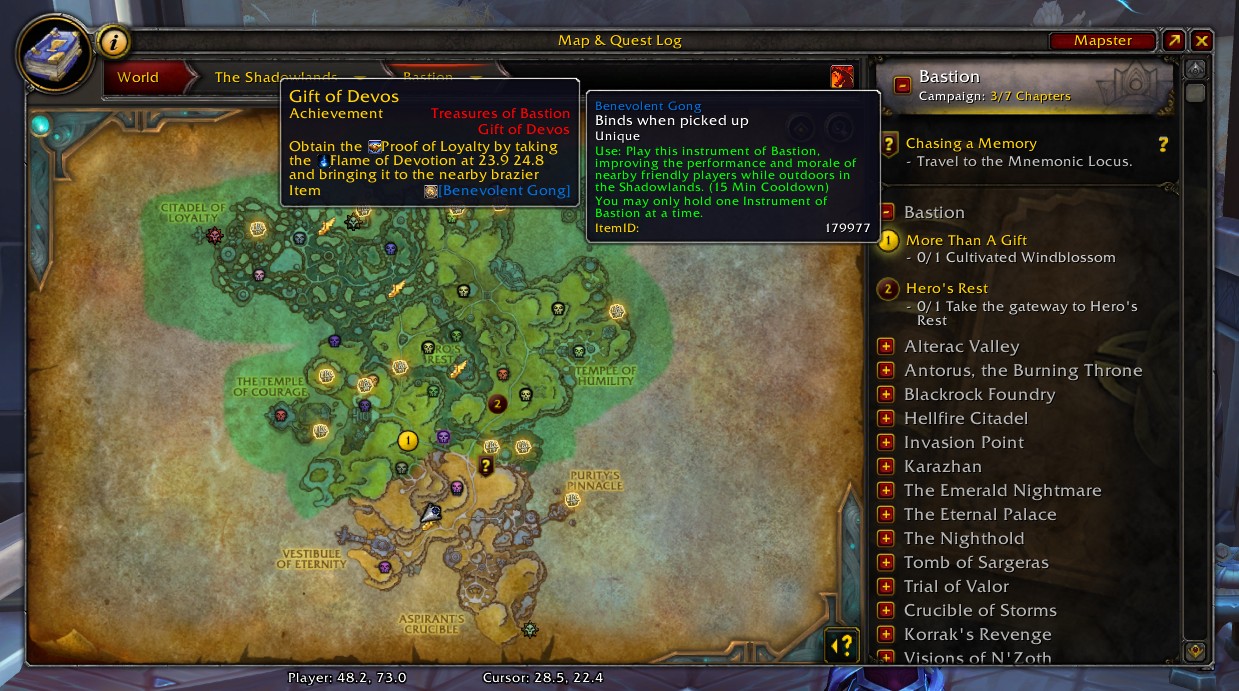Expand the Trial of Valor category
The image size is (1239, 691).
pos(885,587)
